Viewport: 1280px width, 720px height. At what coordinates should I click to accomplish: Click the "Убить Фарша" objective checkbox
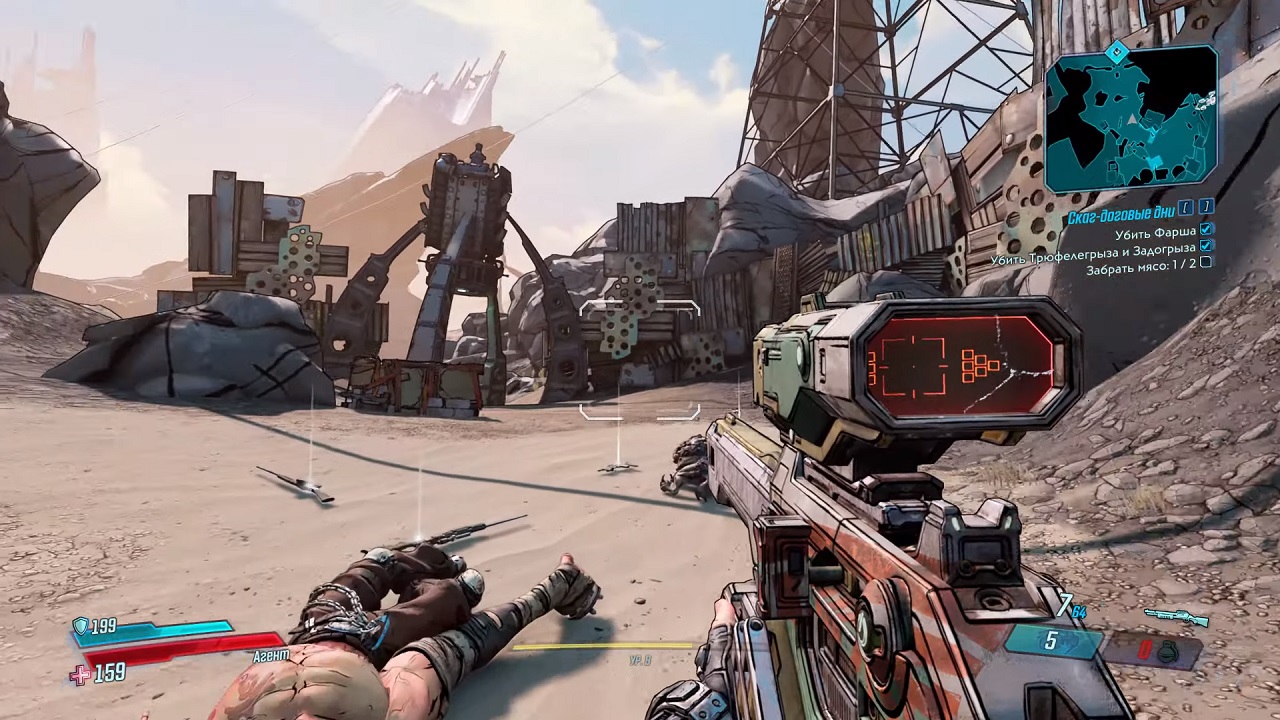tap(1206, 231)
